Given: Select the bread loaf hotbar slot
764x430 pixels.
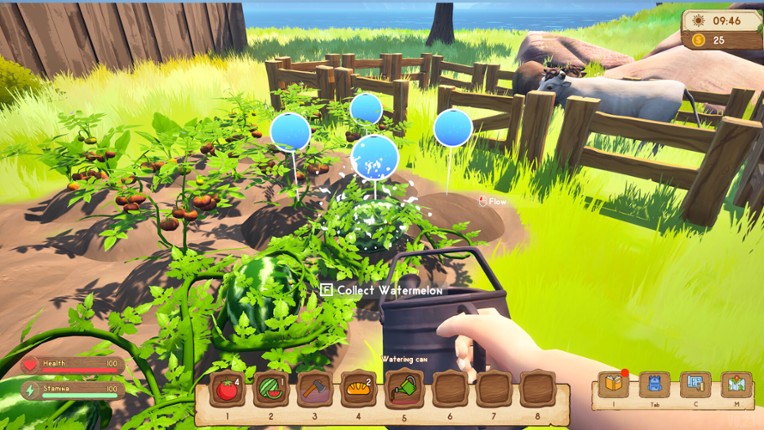Looking at the screenshot, I should [x=358, y=389].
